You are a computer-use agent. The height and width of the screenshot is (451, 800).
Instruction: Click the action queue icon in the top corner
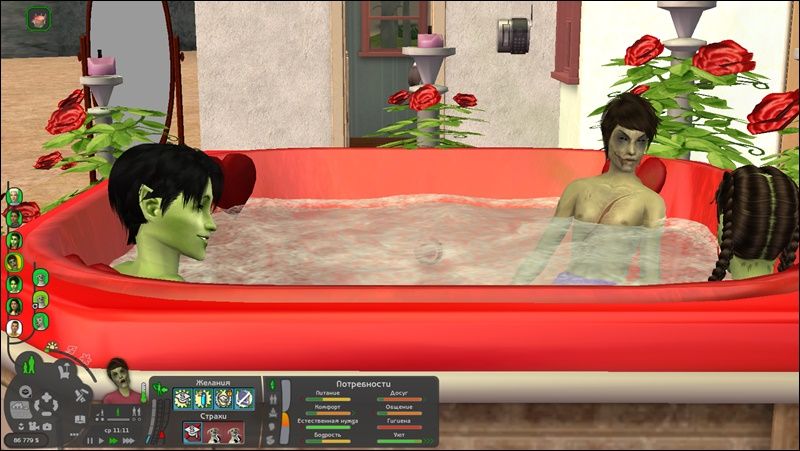[39, 16]
